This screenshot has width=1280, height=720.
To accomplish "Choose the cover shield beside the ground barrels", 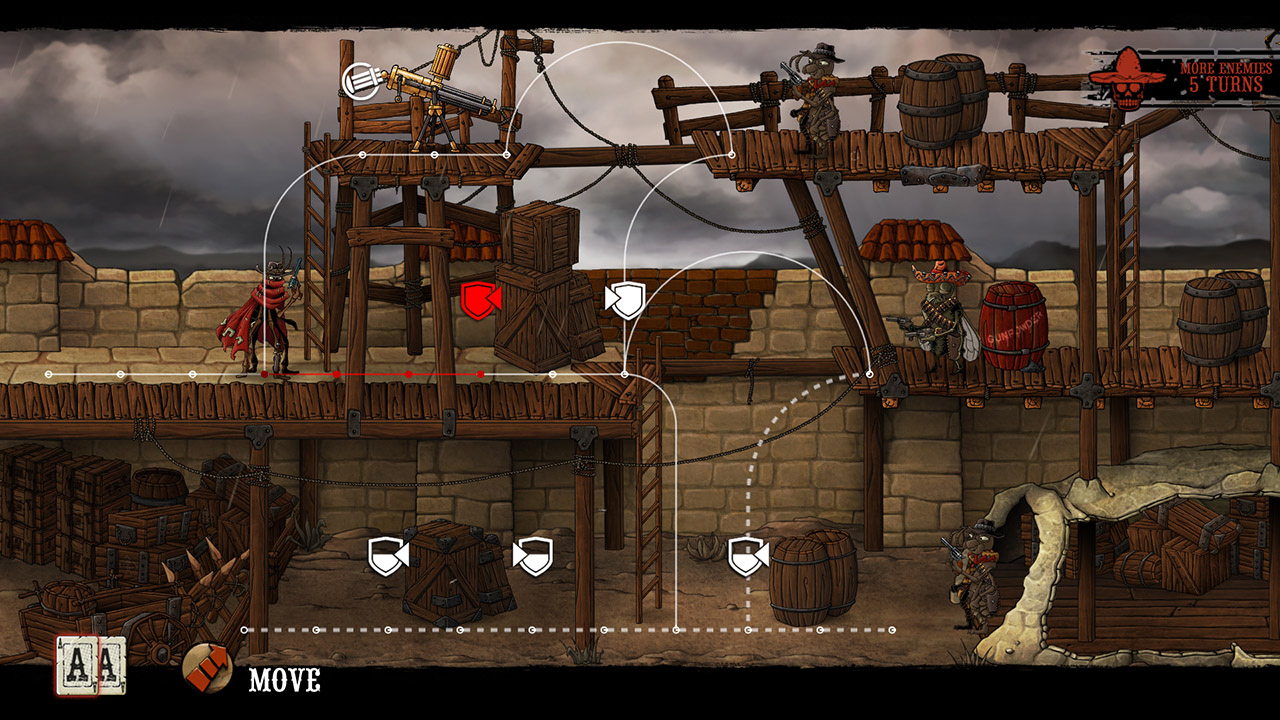I will [747, 556].
